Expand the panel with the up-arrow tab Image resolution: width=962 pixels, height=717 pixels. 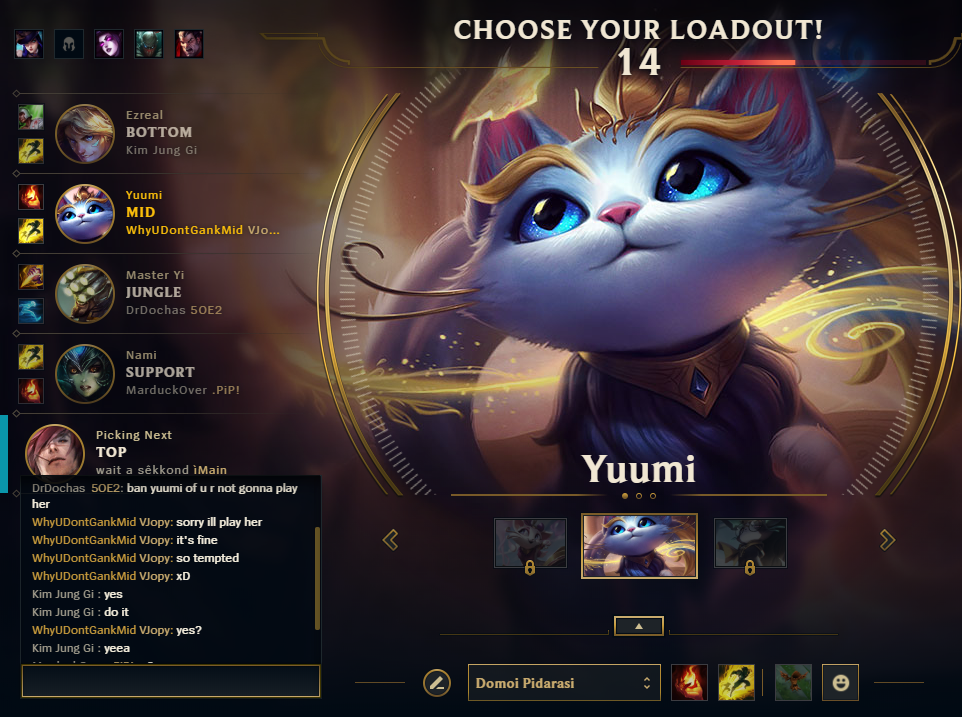click(639, 626)
